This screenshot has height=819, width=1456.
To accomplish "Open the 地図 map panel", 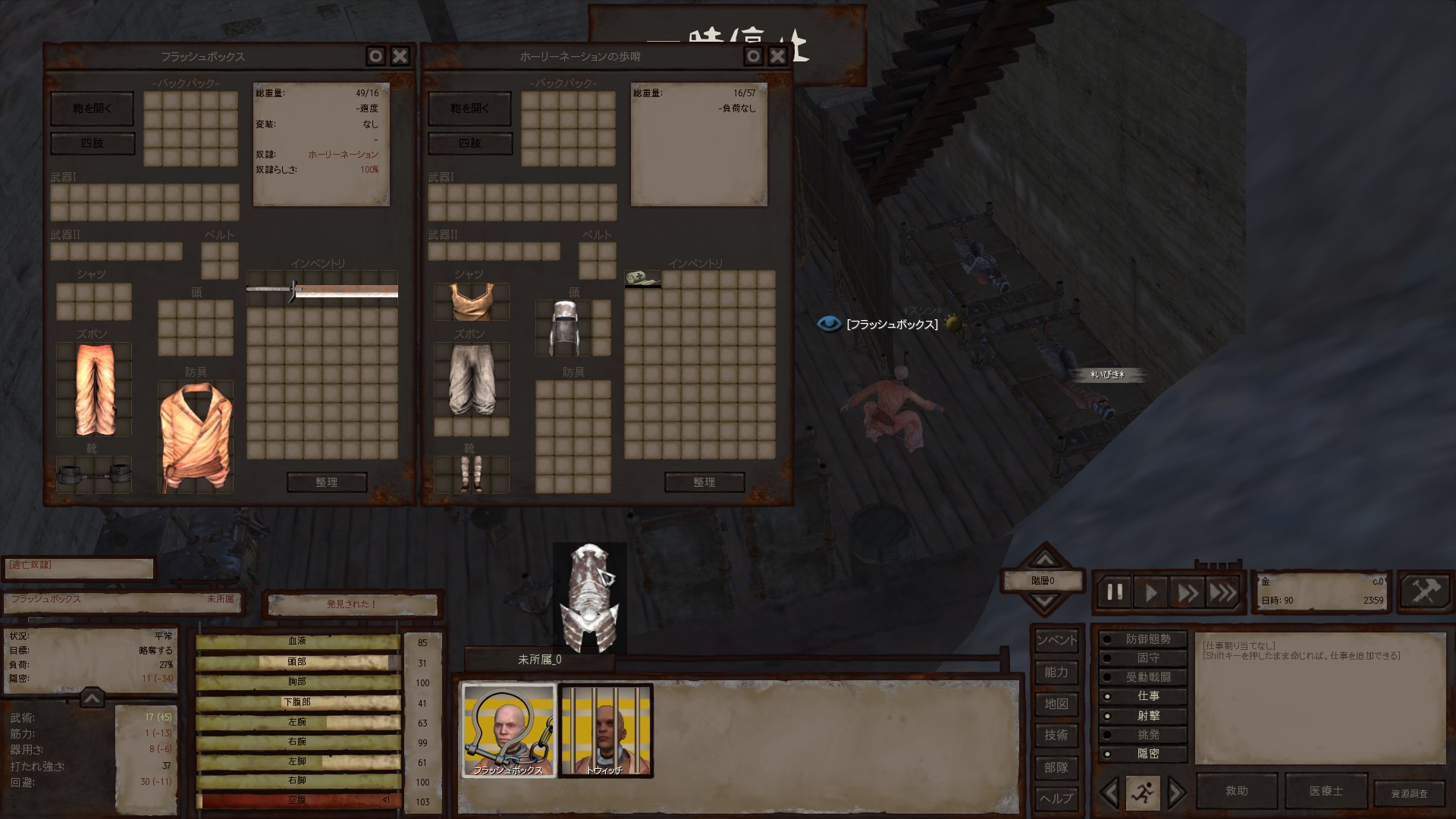I will pos(1056,704).
